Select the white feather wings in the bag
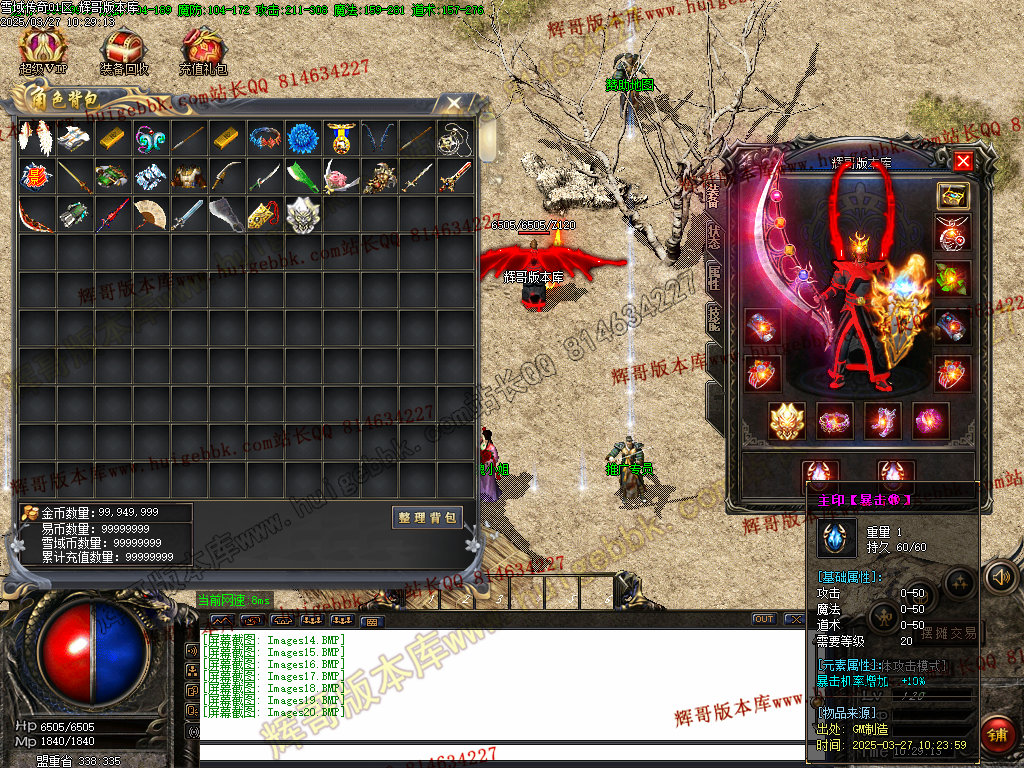 coord(36,138)
